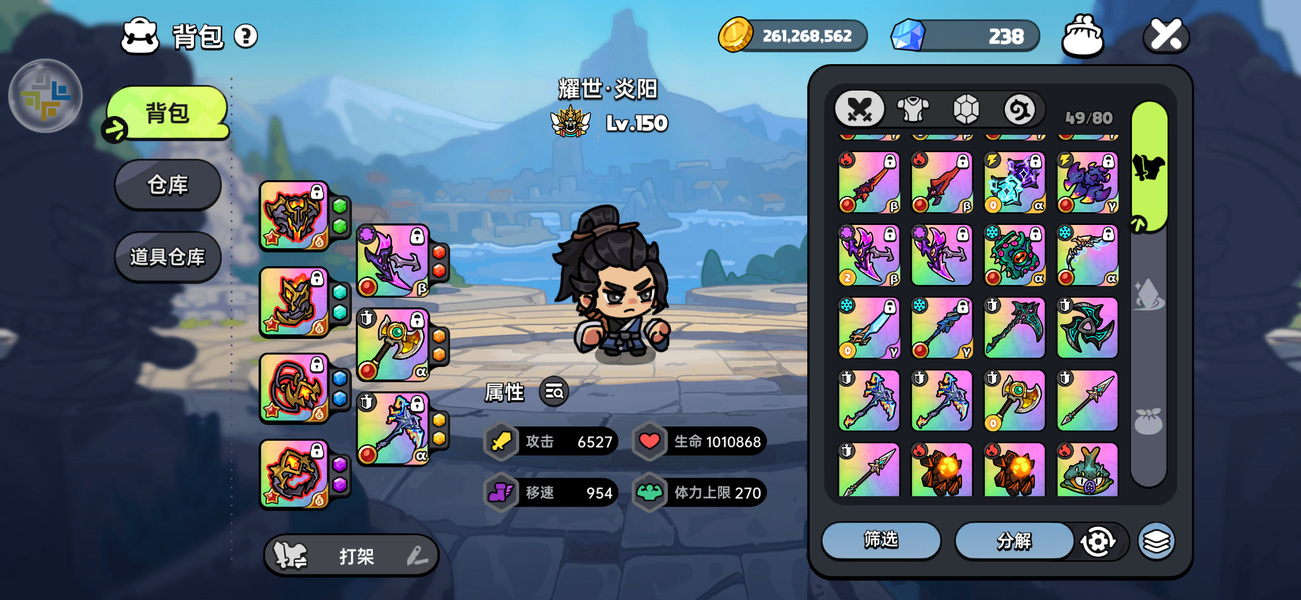Select the crossed swords weapon category
The image size is (1301, 600).
click(x=859, y=109)
